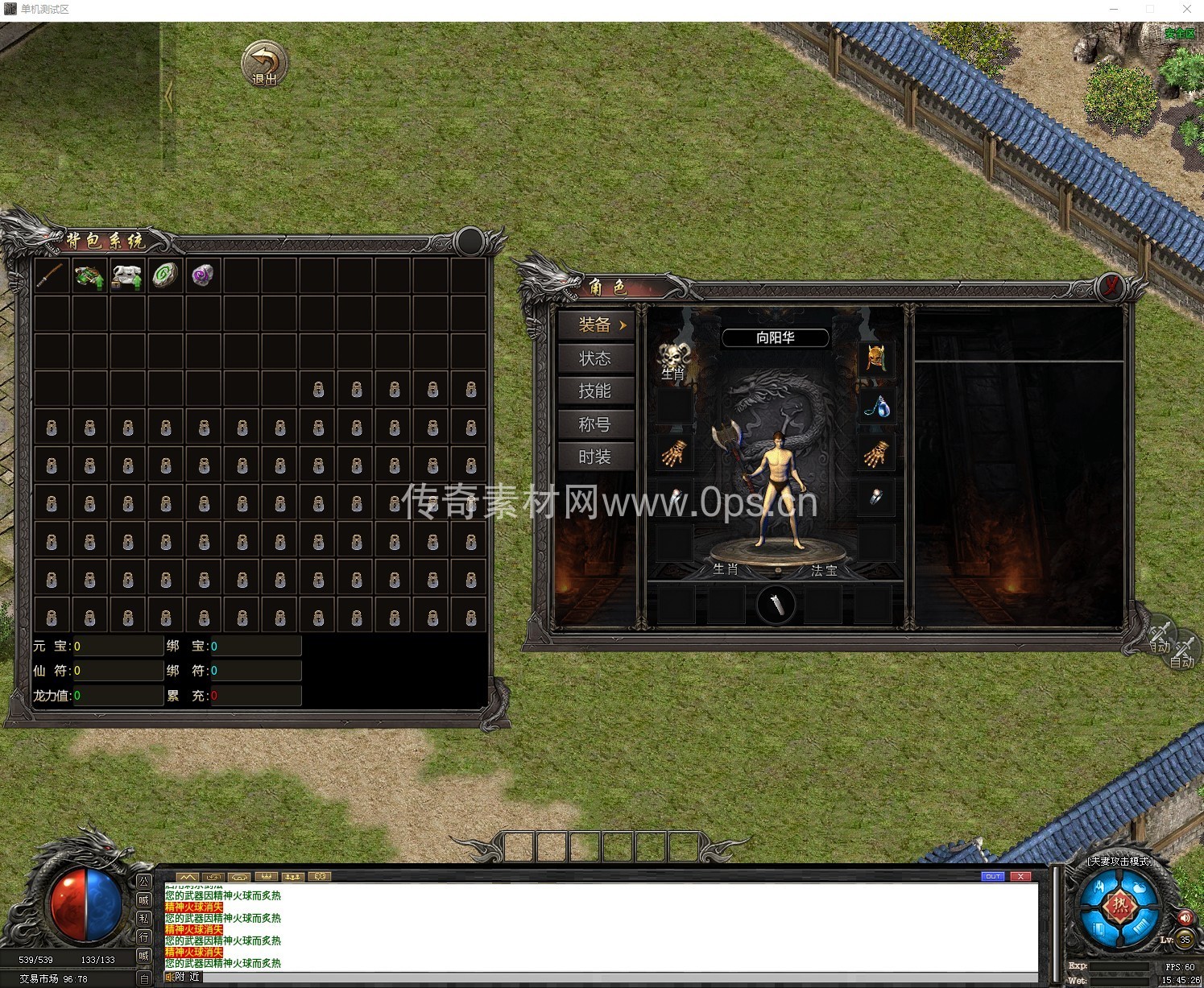Minimize the game window

coord(1114,9)
